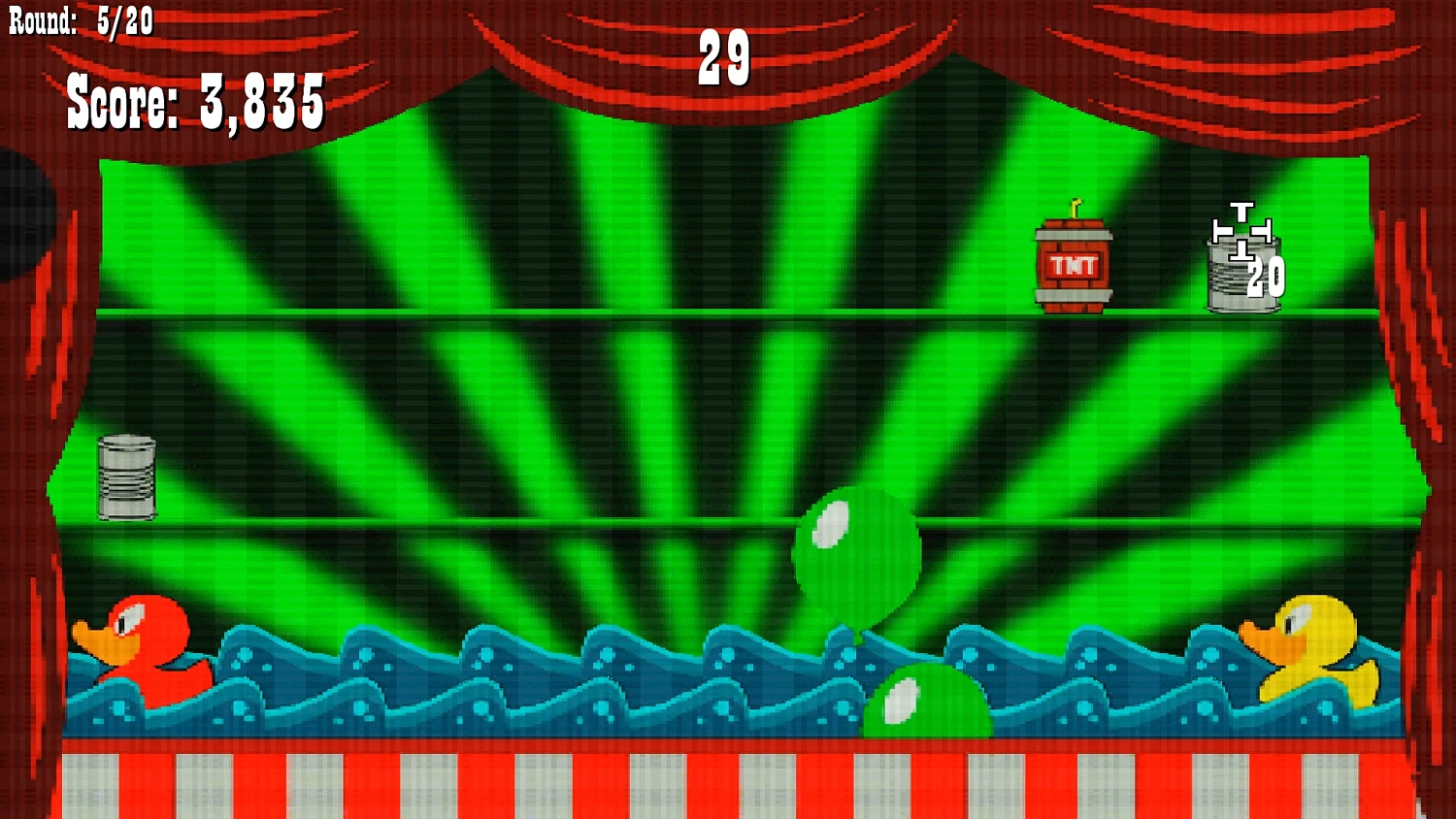Click the crosshair reticle

[1242, 231]
